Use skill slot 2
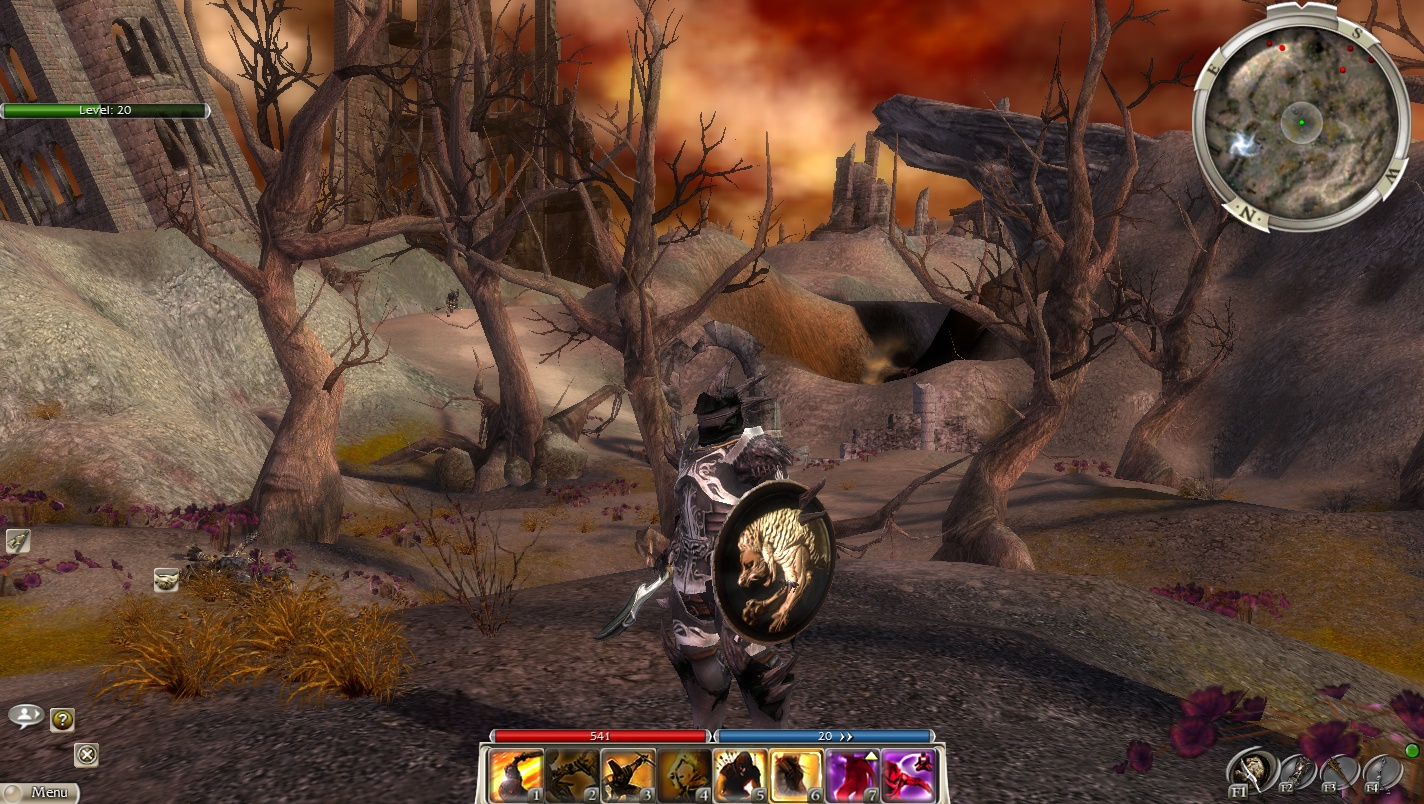 click(573, 776)
